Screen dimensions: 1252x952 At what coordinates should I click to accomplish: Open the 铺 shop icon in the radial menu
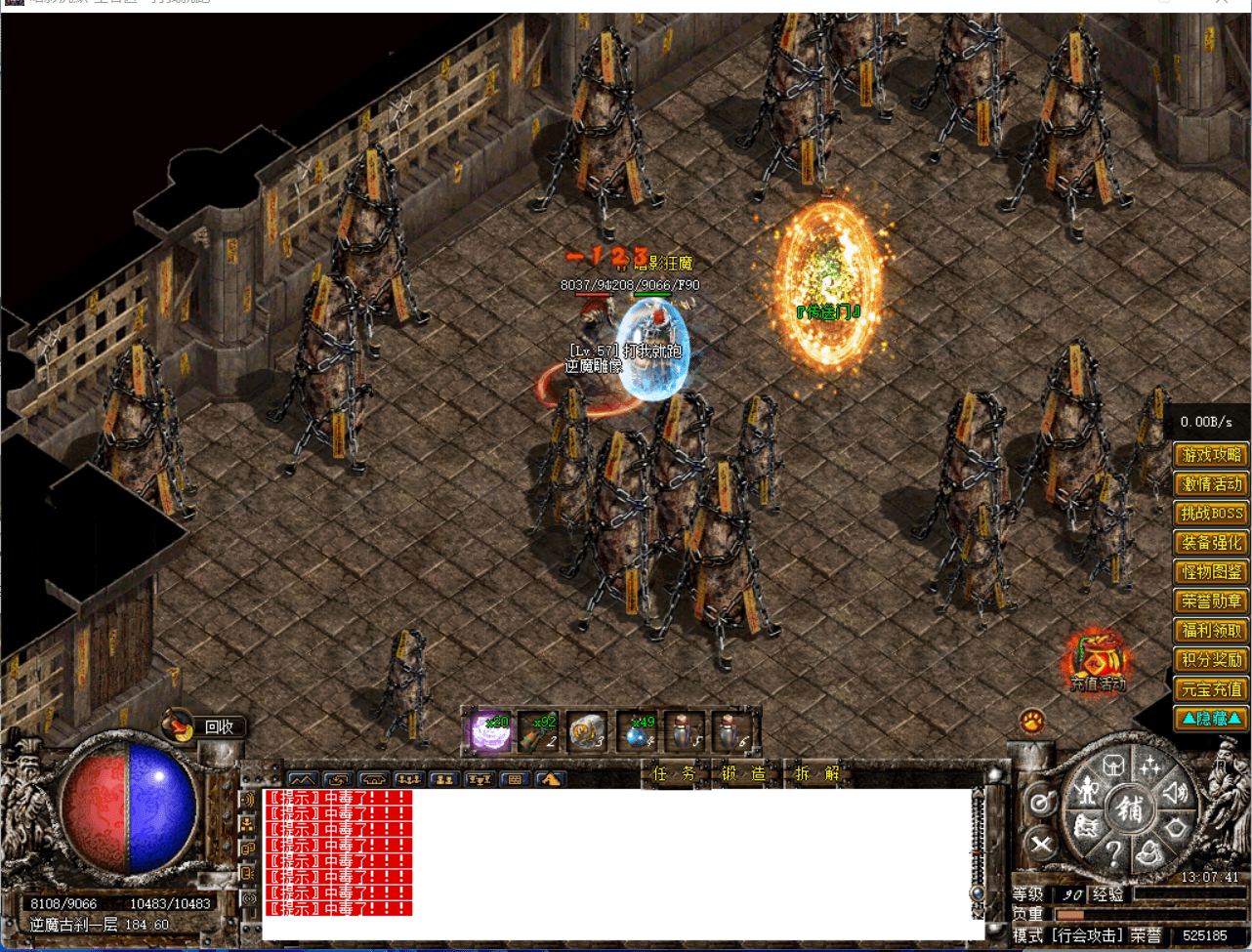[x=1131, y=809]
